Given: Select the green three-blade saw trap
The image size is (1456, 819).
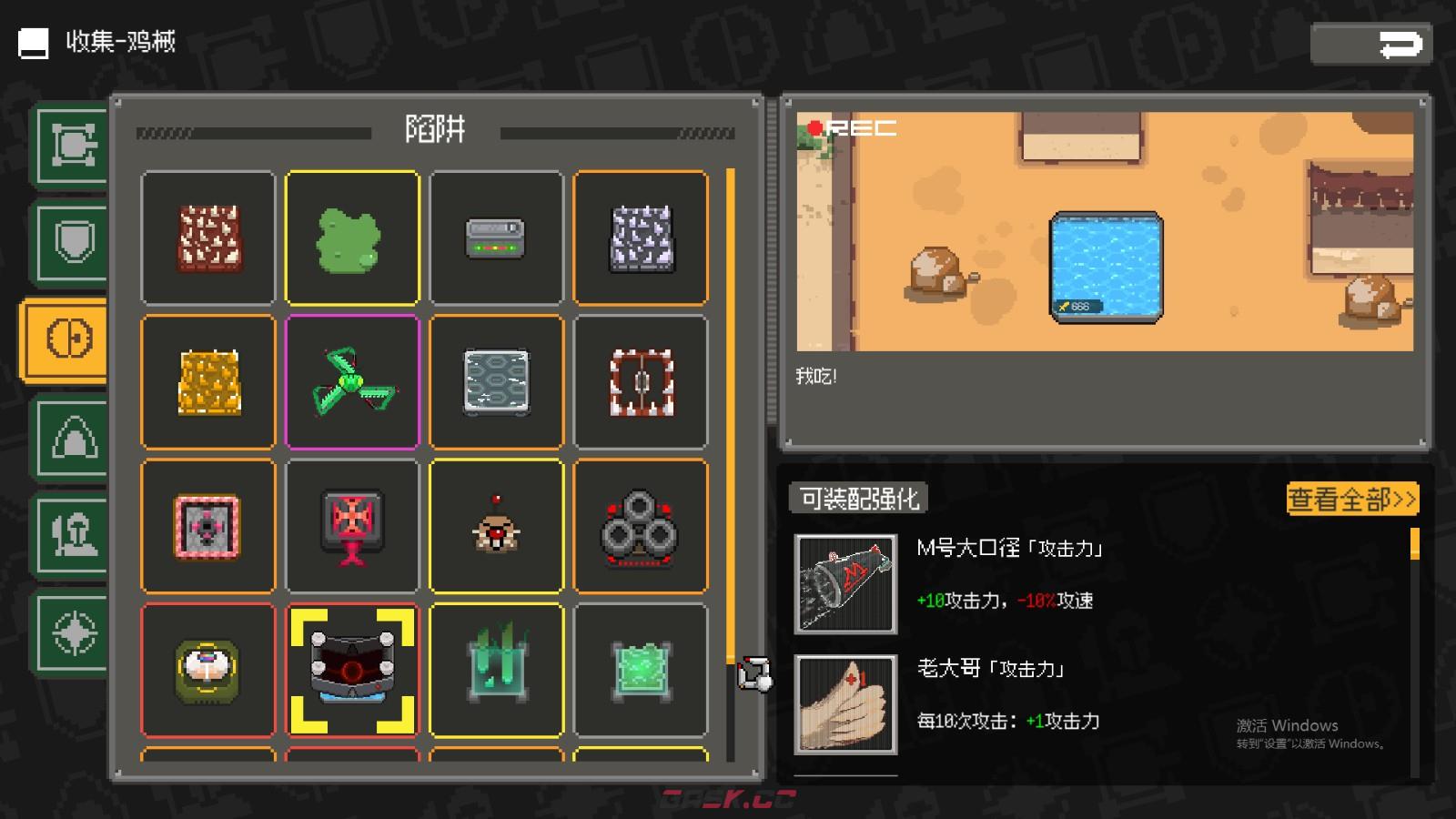Looking at the screenshot, I should pyautogui.click(x=352, y=382).
